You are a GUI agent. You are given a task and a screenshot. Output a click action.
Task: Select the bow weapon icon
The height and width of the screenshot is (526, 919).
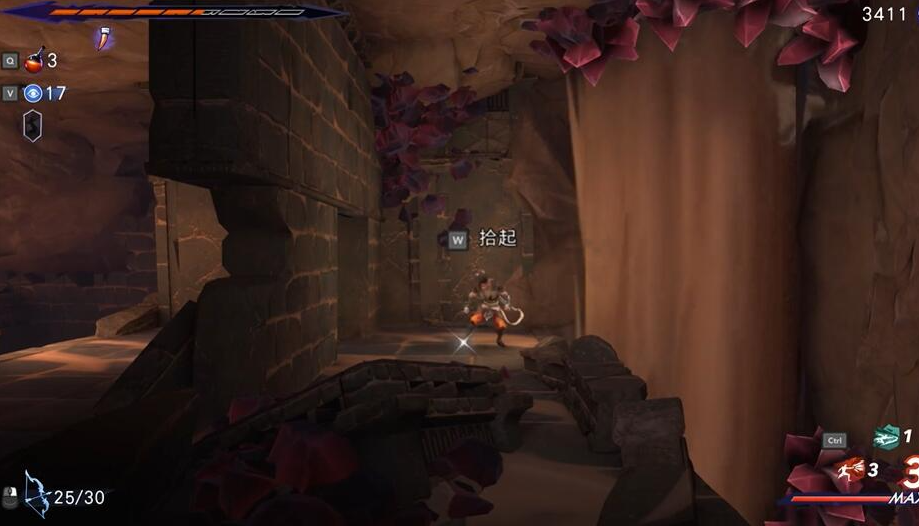tap(36, 493)
